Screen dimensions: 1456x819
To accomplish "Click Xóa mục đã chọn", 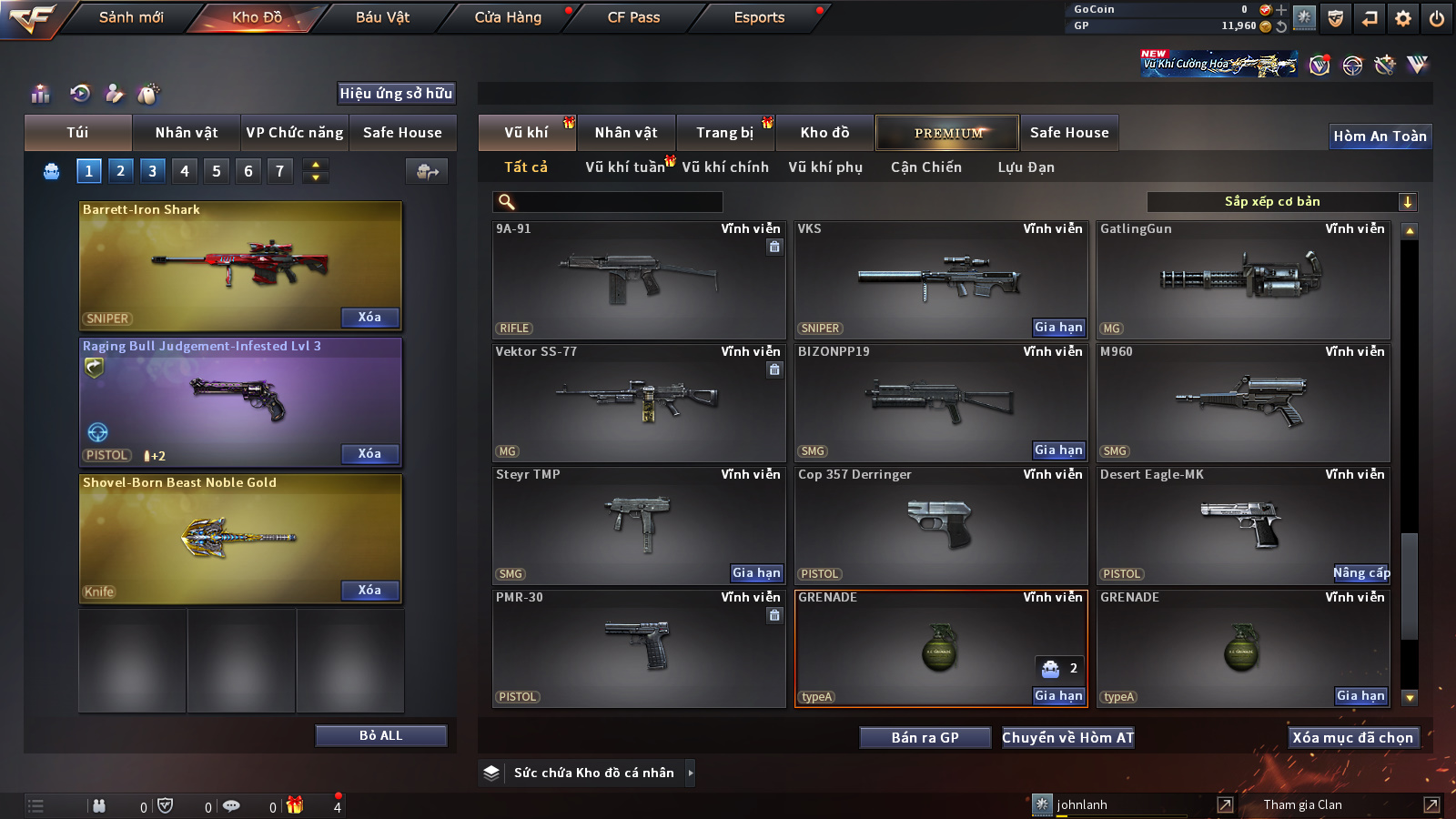I will pos(1352,738).
